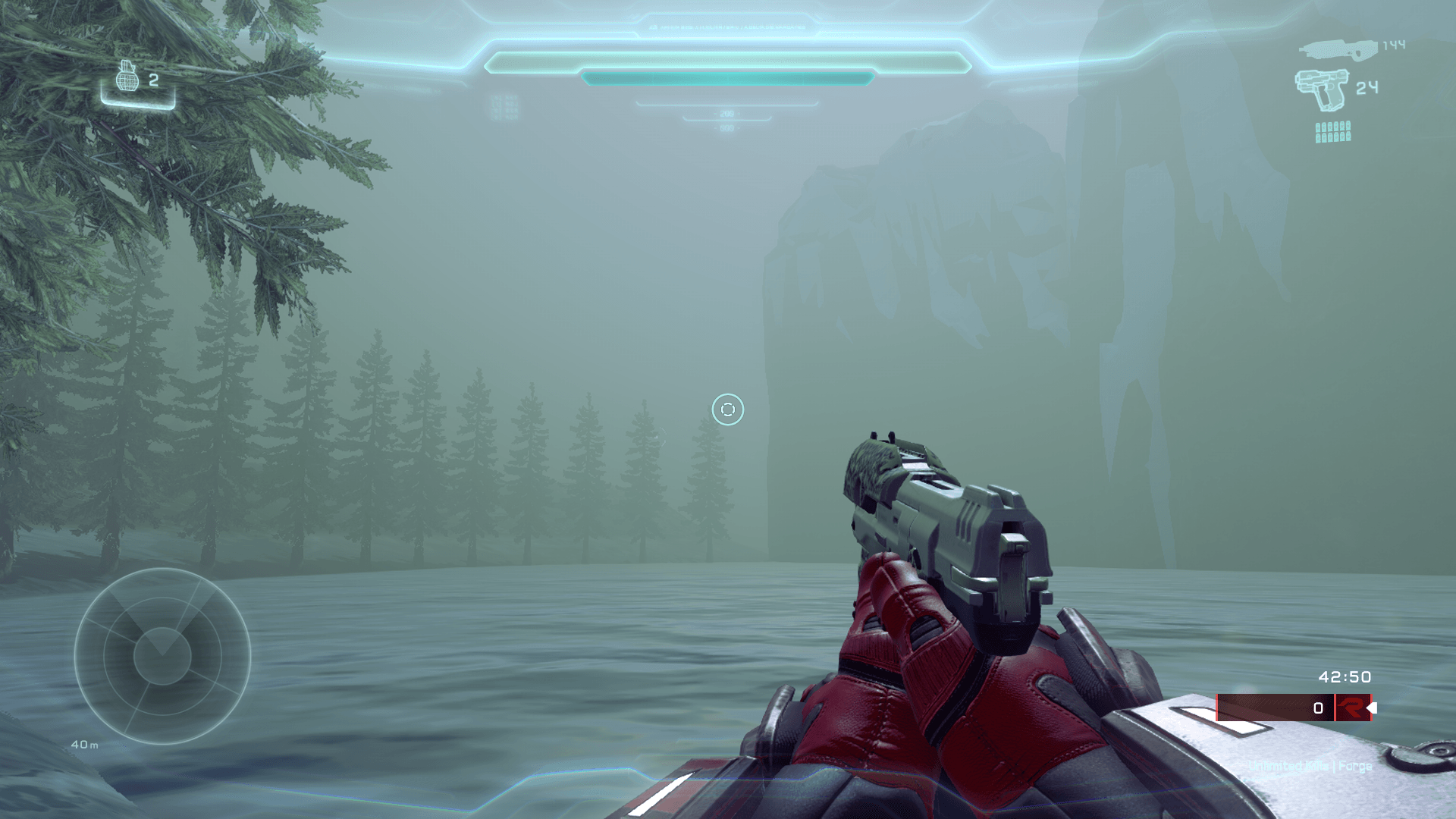
Task: Select the assault rifle secondary weapon icon
Action: [1338, 49]
